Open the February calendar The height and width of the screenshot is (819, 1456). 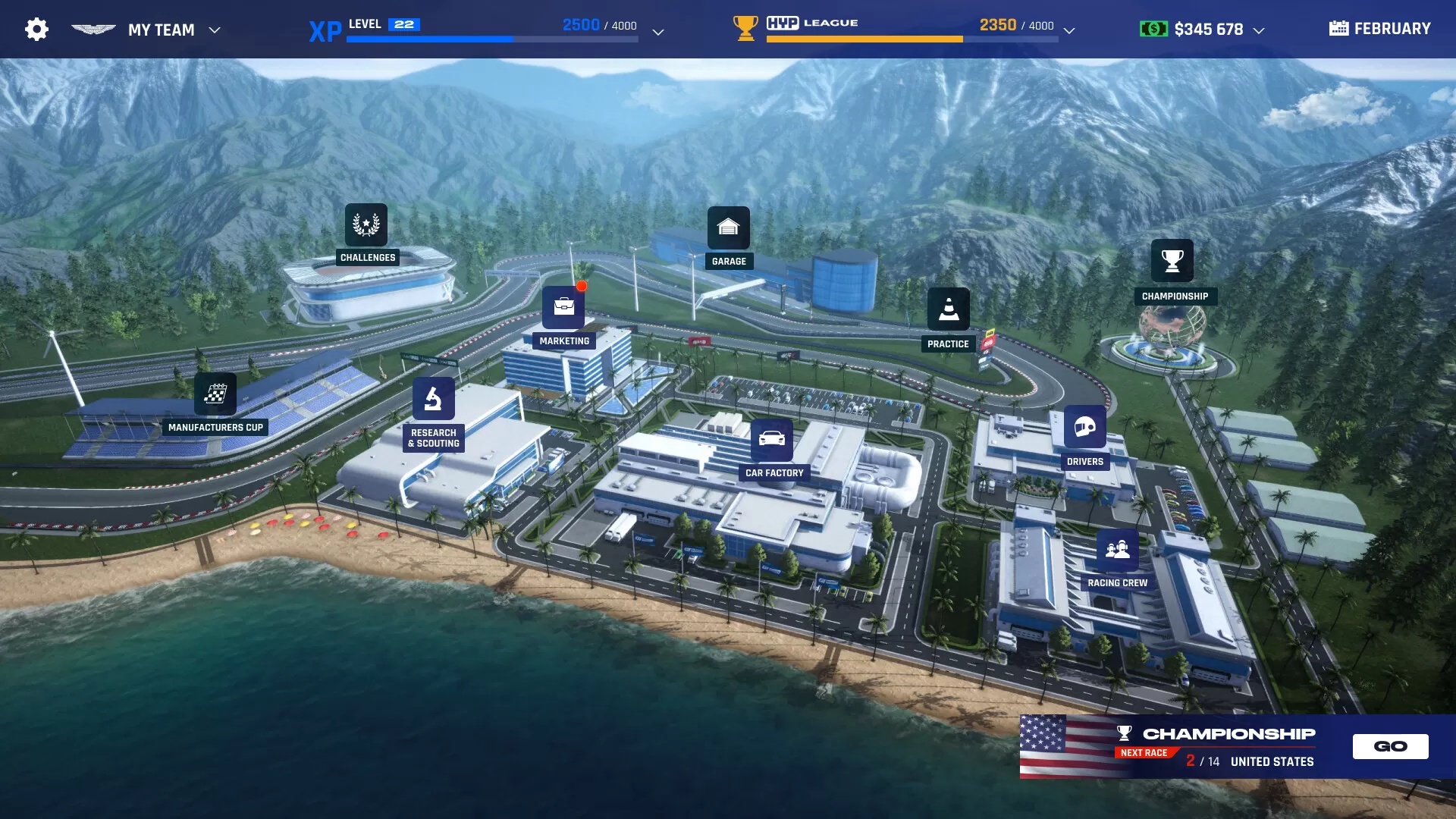[1379, 28]
